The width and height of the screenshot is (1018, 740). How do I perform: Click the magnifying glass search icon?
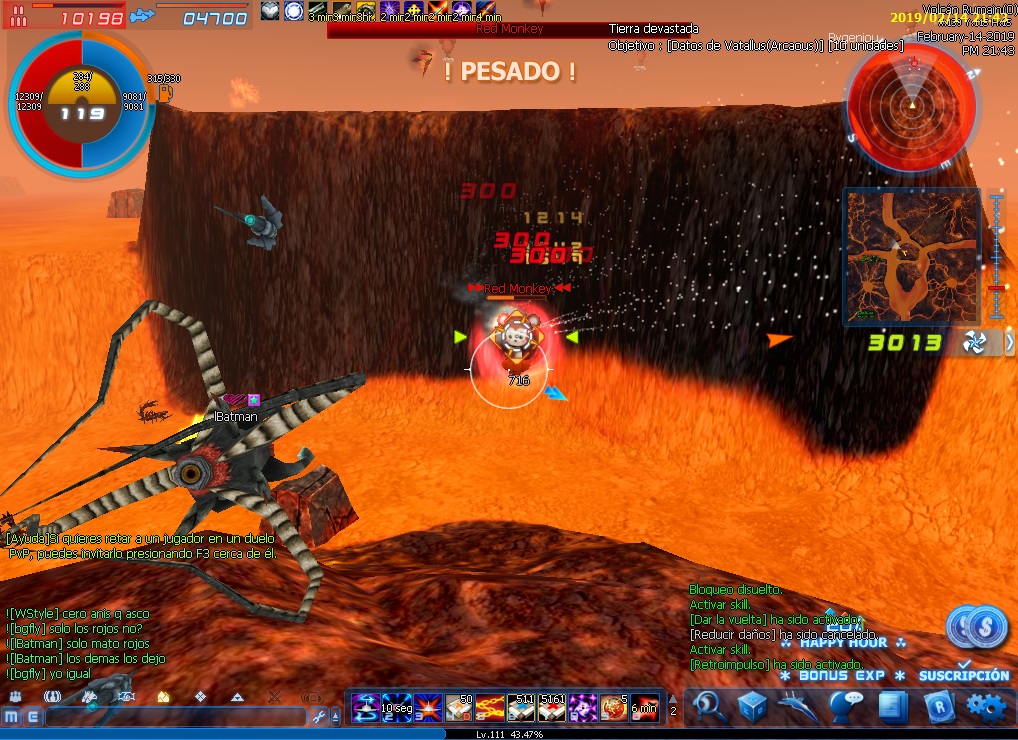point(710,707)
